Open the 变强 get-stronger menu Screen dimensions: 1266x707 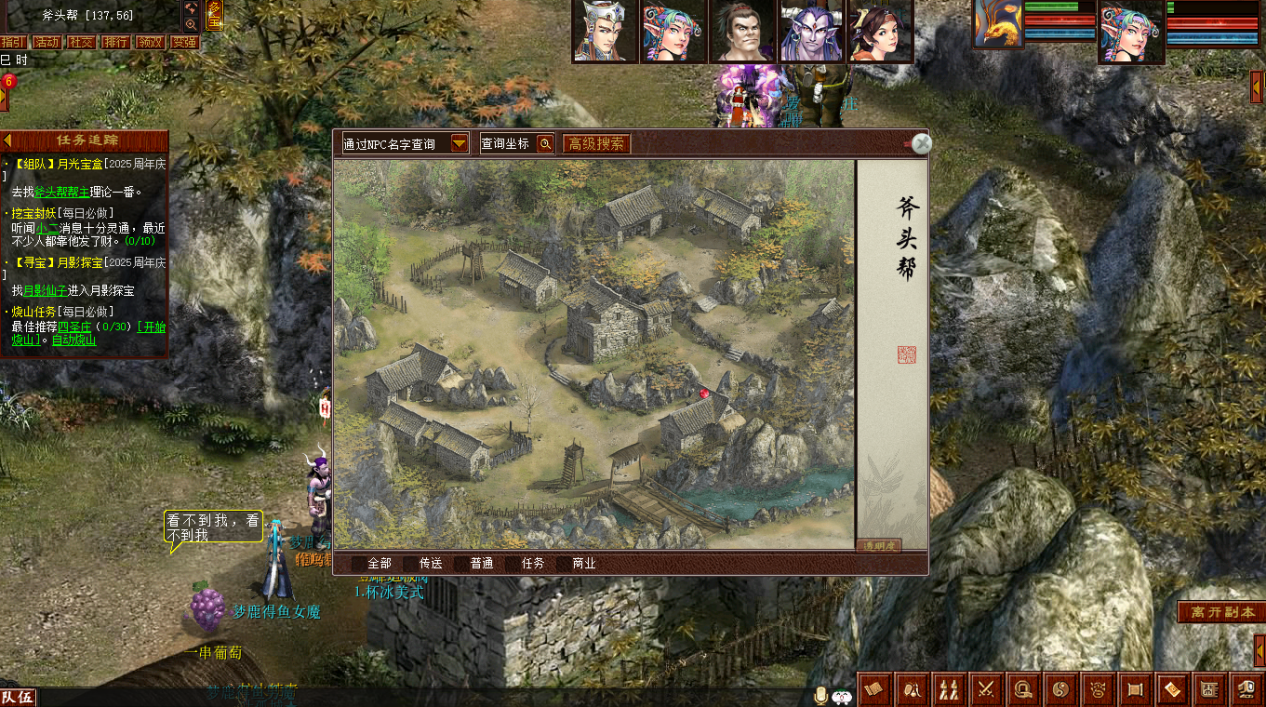[184, 42]
